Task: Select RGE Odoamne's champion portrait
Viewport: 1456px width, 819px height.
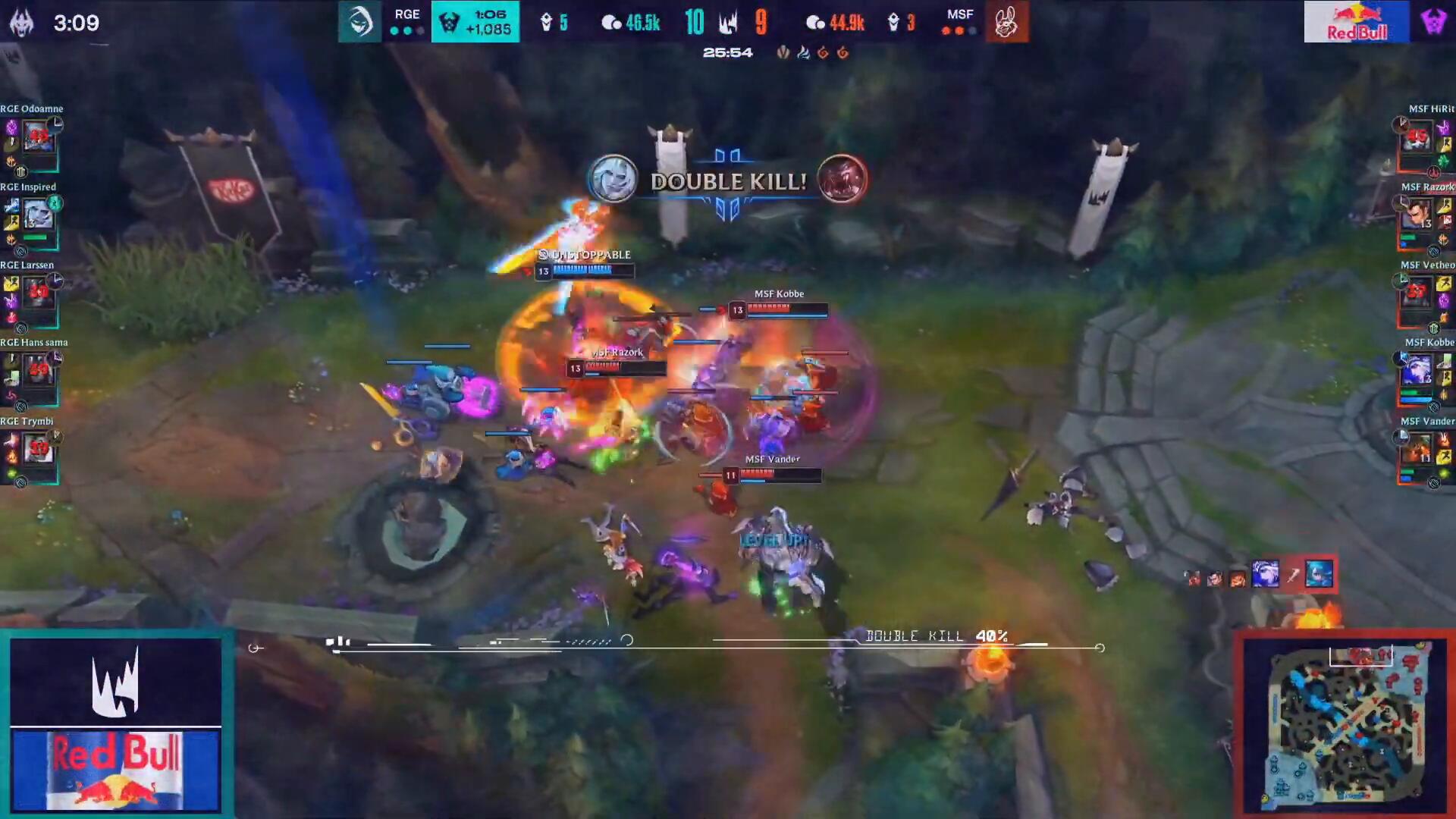Action: (38, 137)
